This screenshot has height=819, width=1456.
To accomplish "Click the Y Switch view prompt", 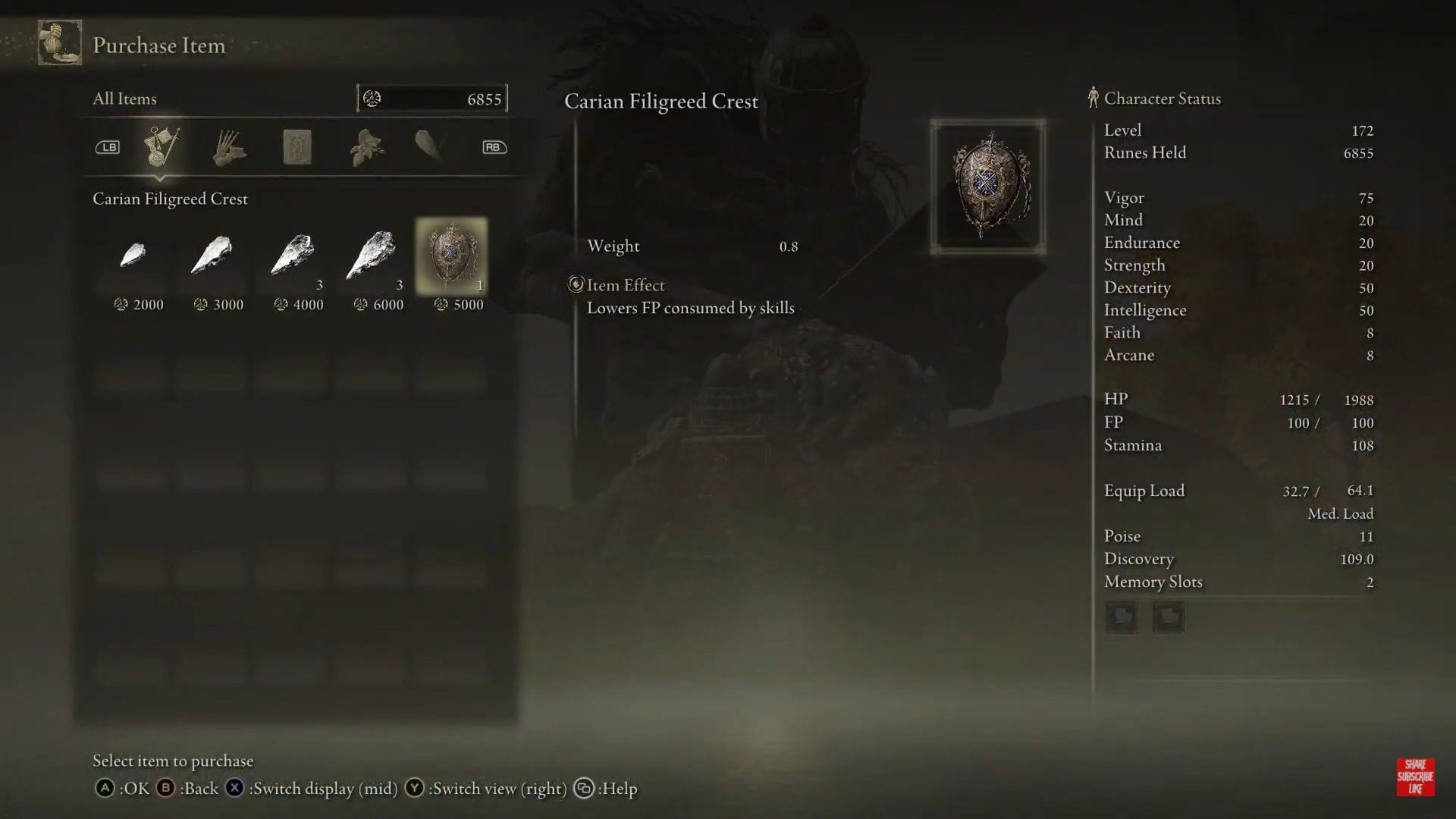I will click(414, 789).
